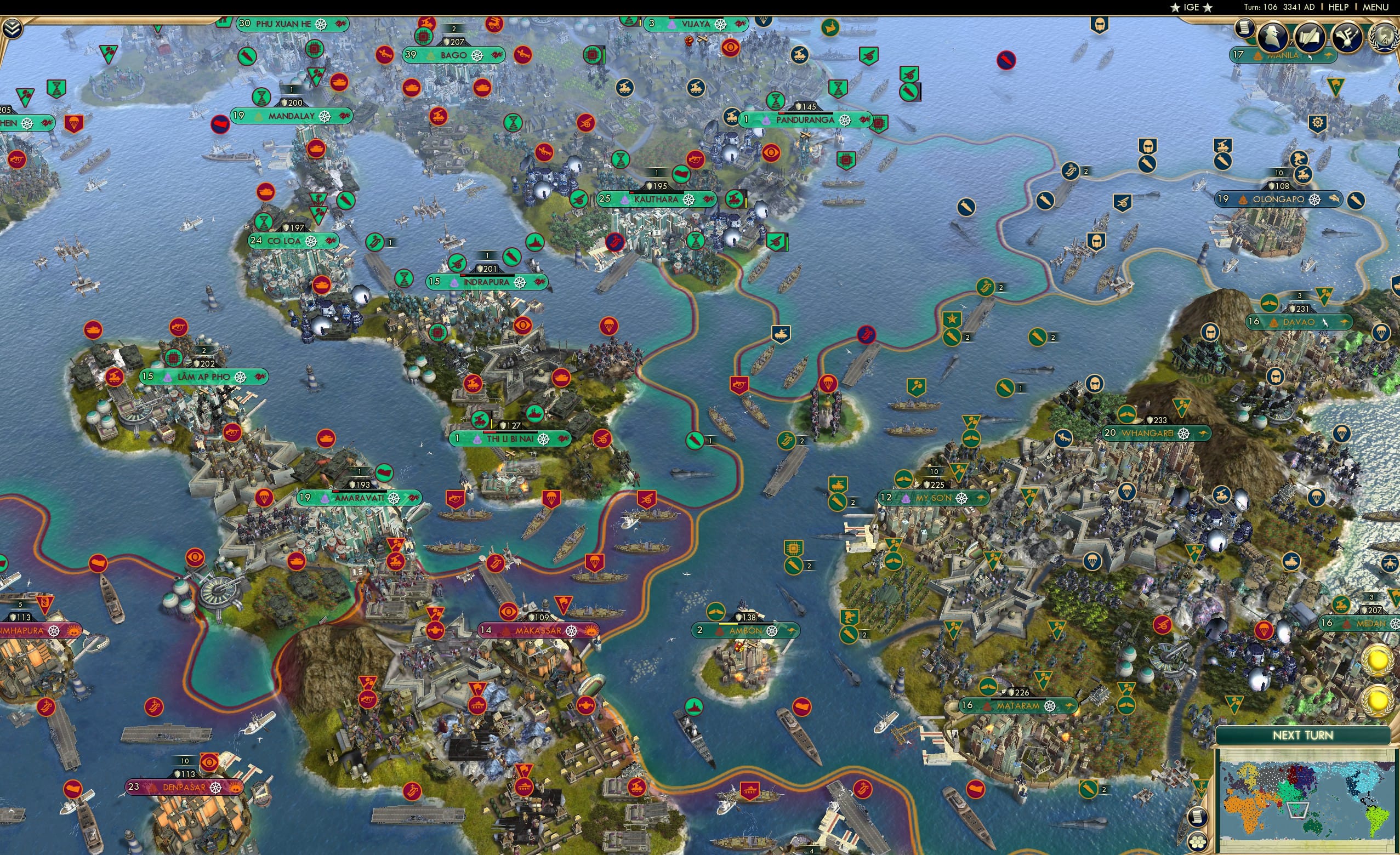Open map options with the scroll icon beside minimap
This screenshot has width=1400, height=855.
pyautogui.click(x=1197, y=818)
